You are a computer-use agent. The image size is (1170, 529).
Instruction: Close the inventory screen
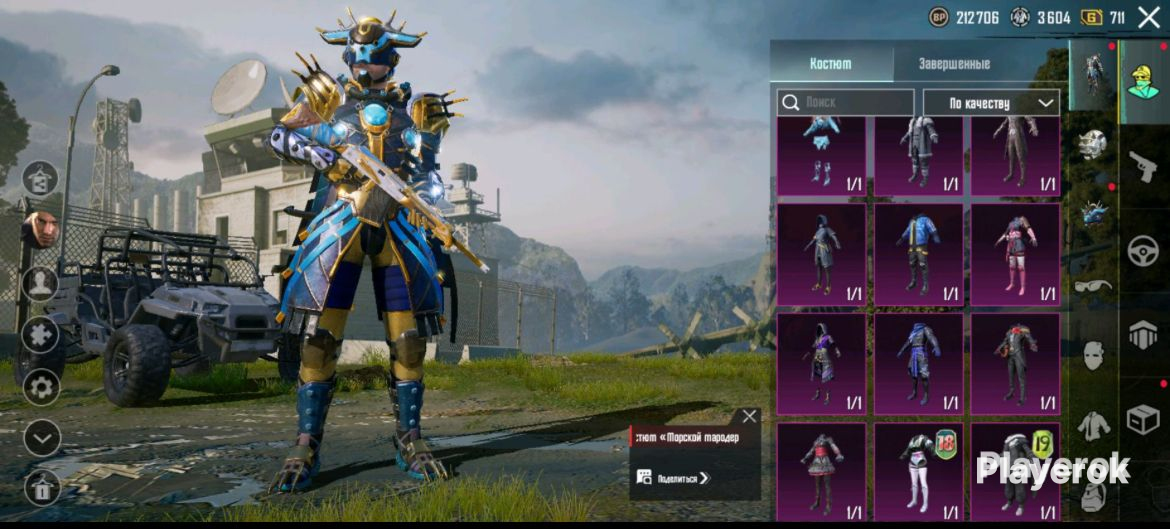(1149, 17)
